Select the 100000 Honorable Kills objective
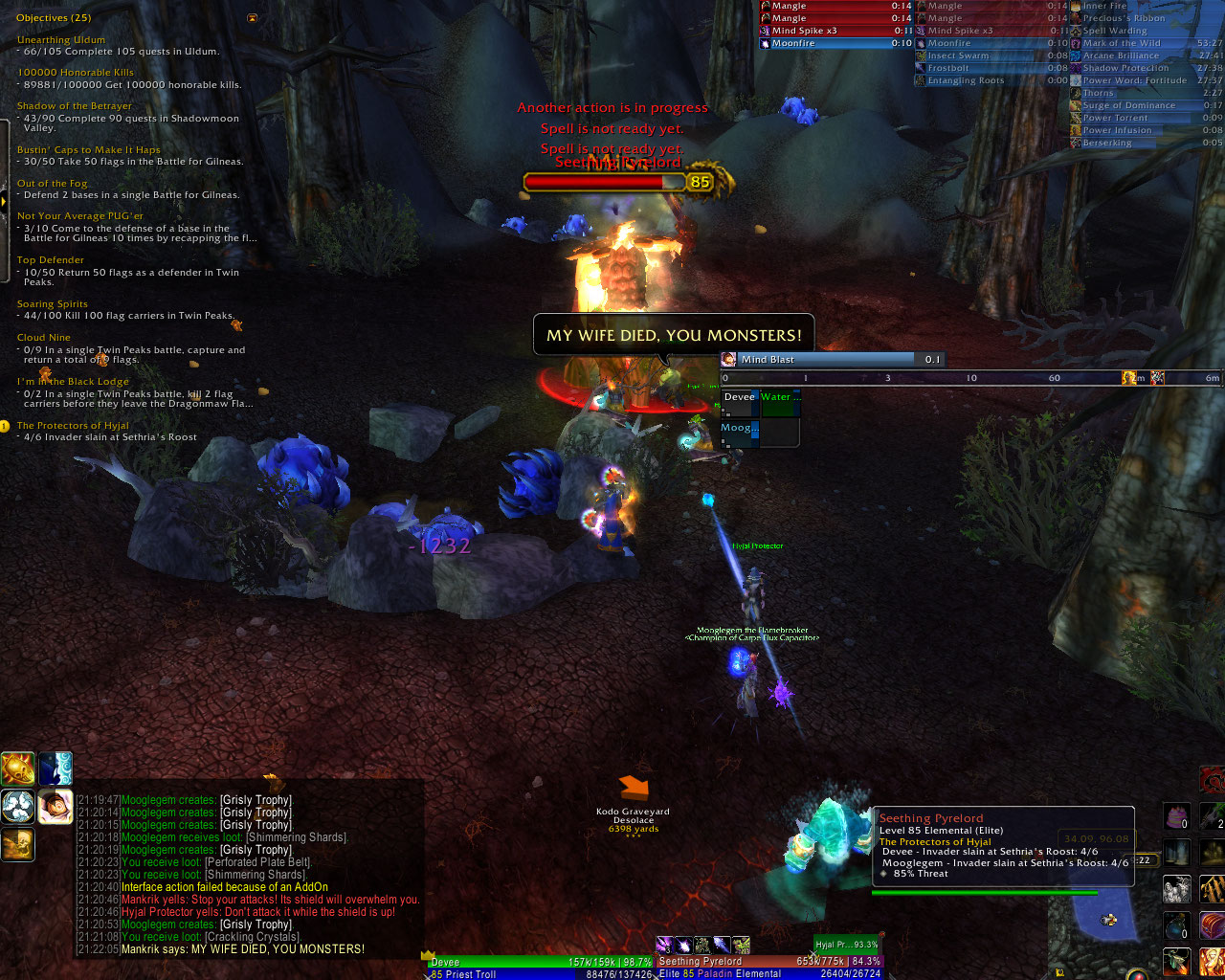 tap(76, 73)
